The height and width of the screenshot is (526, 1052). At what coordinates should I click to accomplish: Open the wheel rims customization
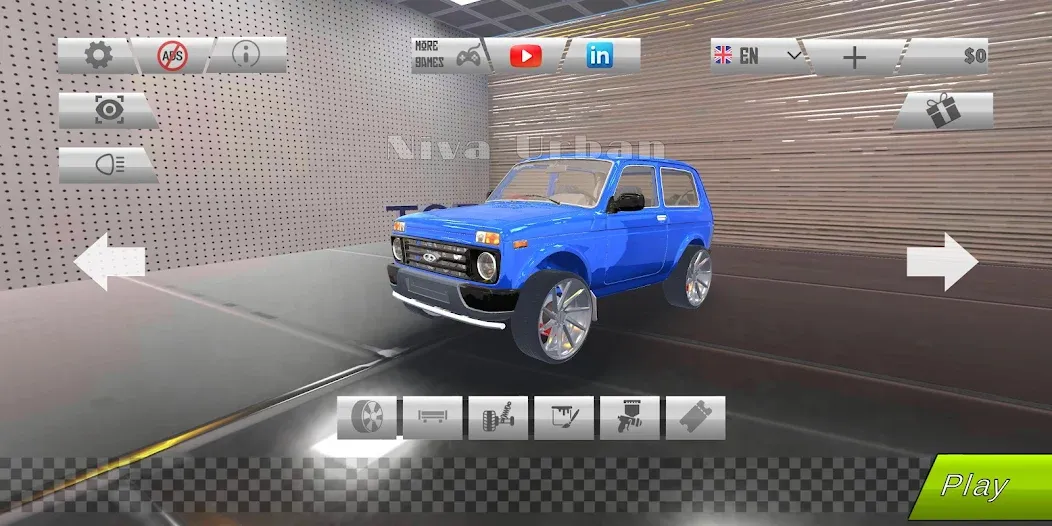click(x=367, y=417)
